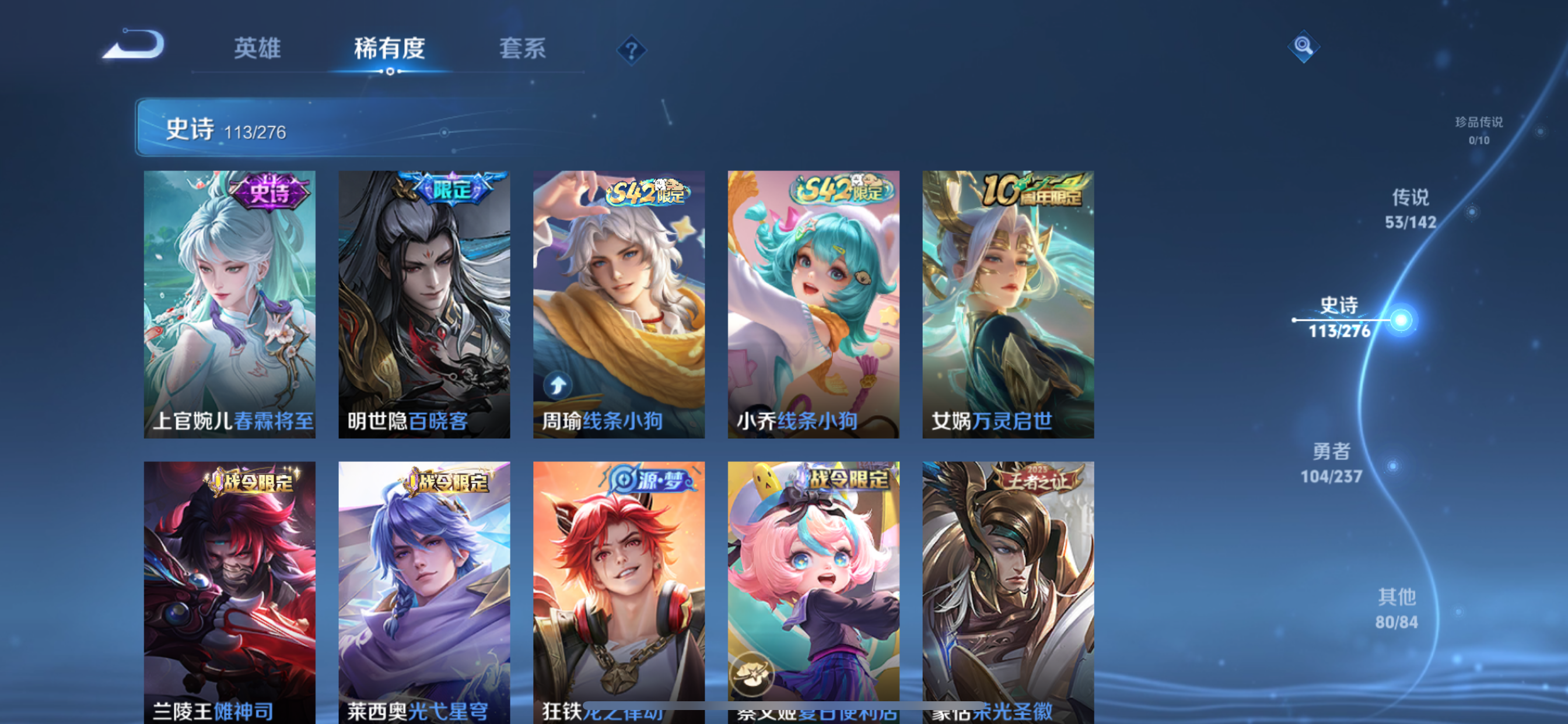Click the 限定 badge on 明世隐 skin

tap(453, 191)
